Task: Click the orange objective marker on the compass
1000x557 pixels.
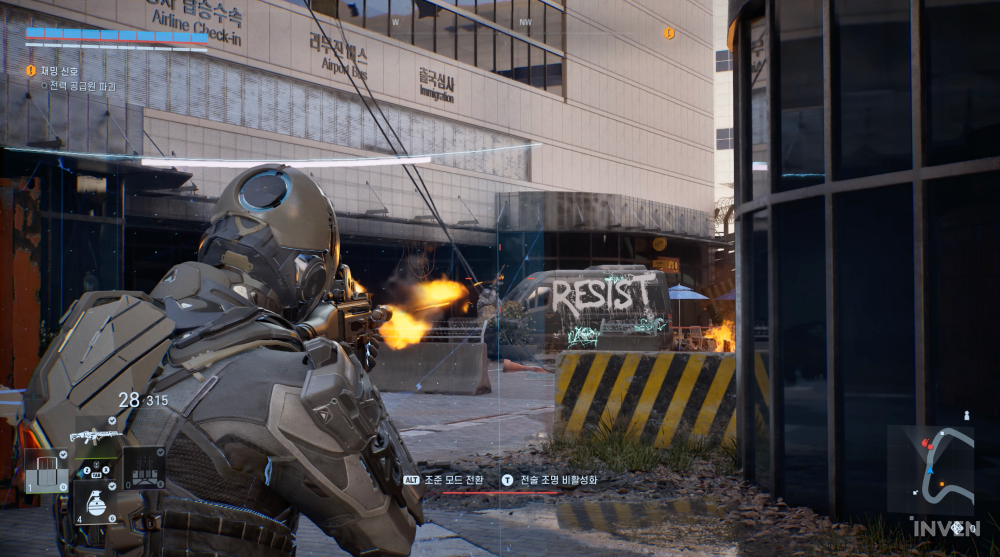Action: [x=669, y=33]
